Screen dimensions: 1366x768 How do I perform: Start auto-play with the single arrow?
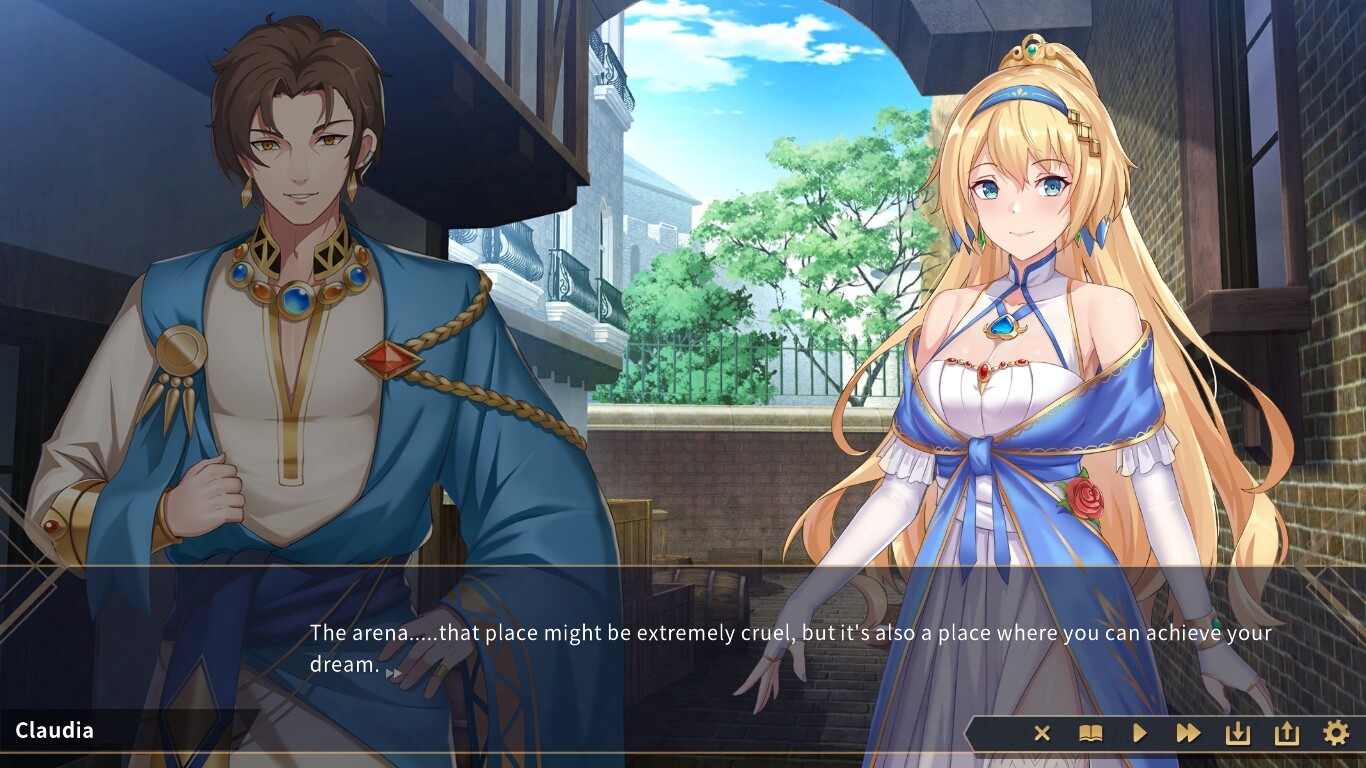(1139, 734)
